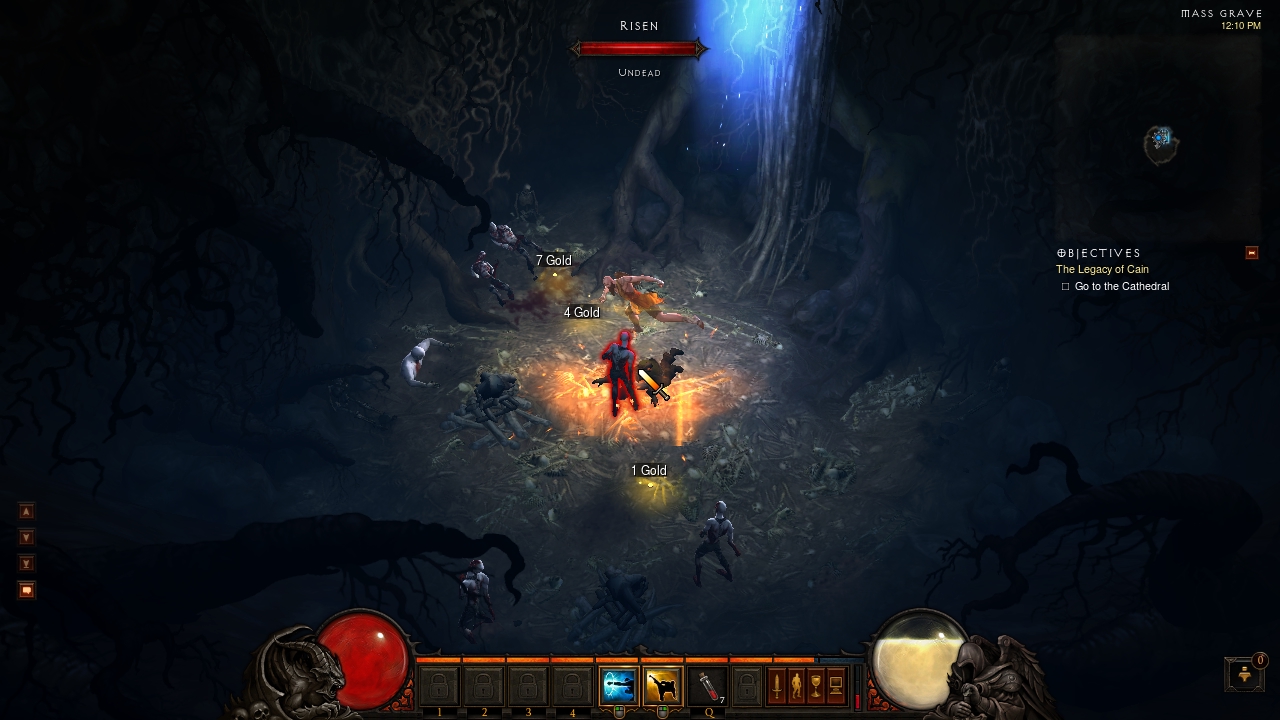Click the goblet menu button
This screenshot has width=1280, height=720.
click(x=816, y=686)
